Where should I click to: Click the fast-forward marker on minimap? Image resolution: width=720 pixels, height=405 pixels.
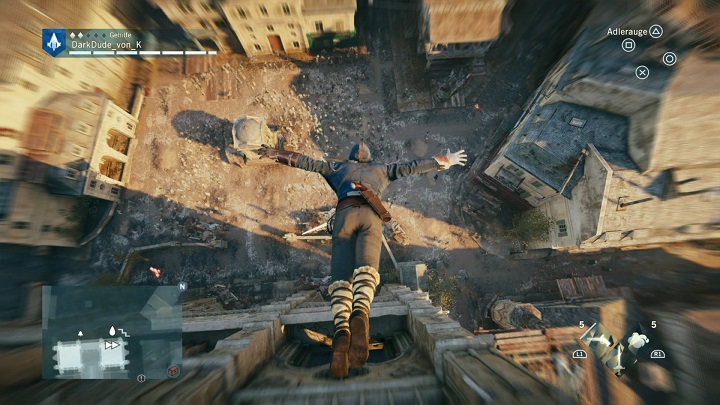(113, 343)
